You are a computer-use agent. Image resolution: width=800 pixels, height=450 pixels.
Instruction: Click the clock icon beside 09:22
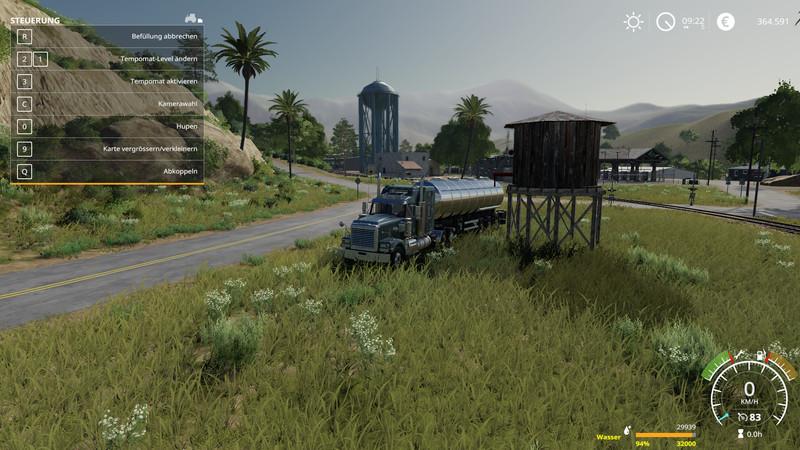[x=665, y=21]
